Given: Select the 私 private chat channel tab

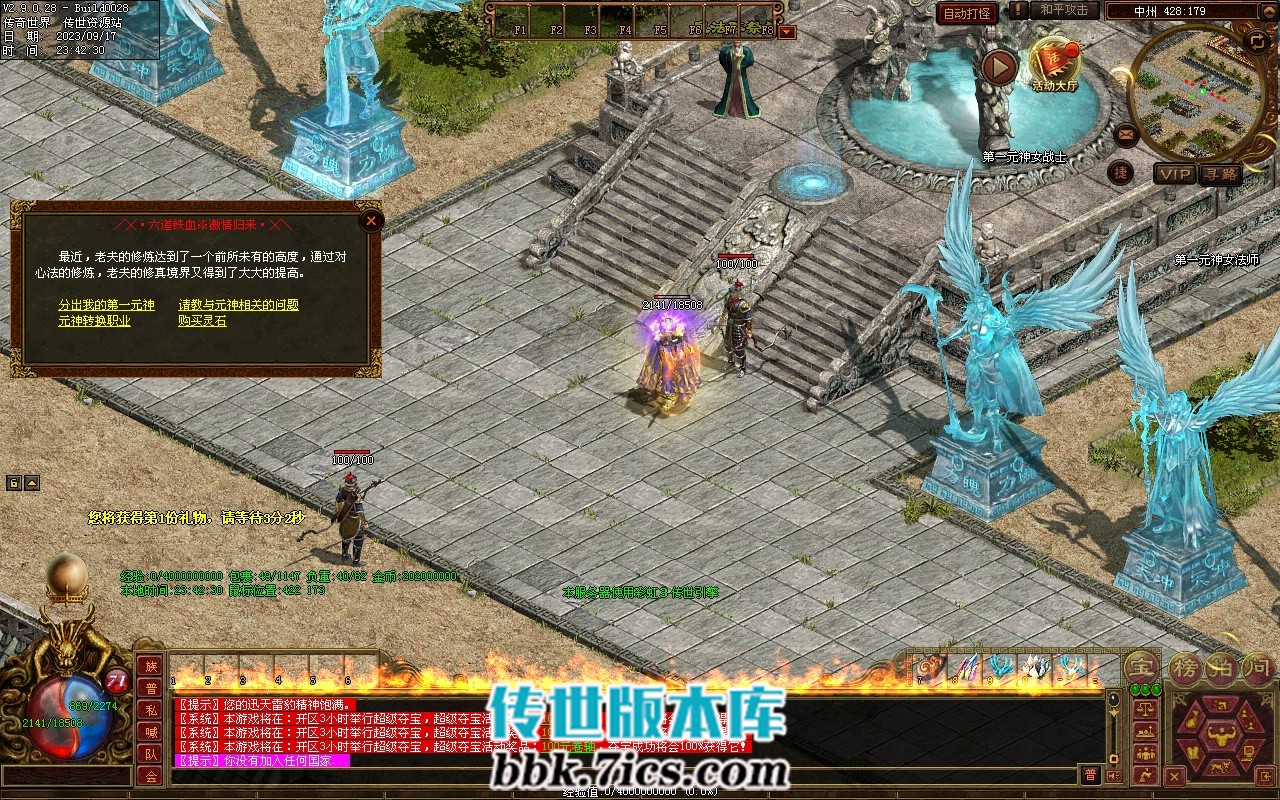Looking at the screenshot, I should pos(151,711).
